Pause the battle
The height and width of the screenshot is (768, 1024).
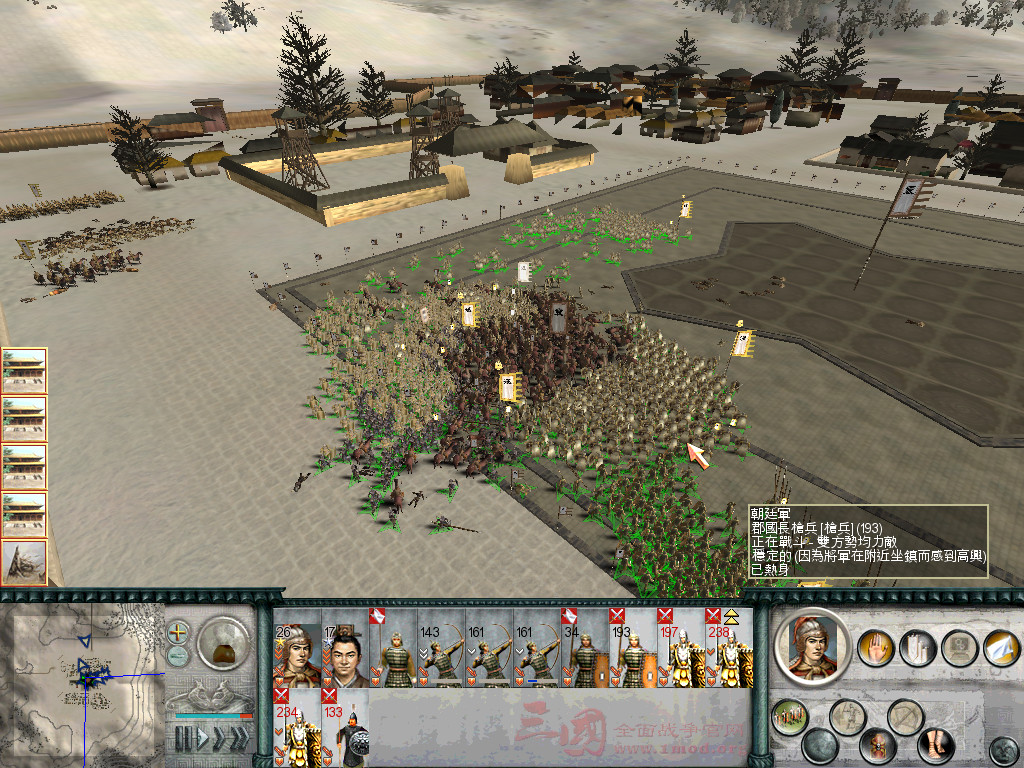(x=183, y=739)
